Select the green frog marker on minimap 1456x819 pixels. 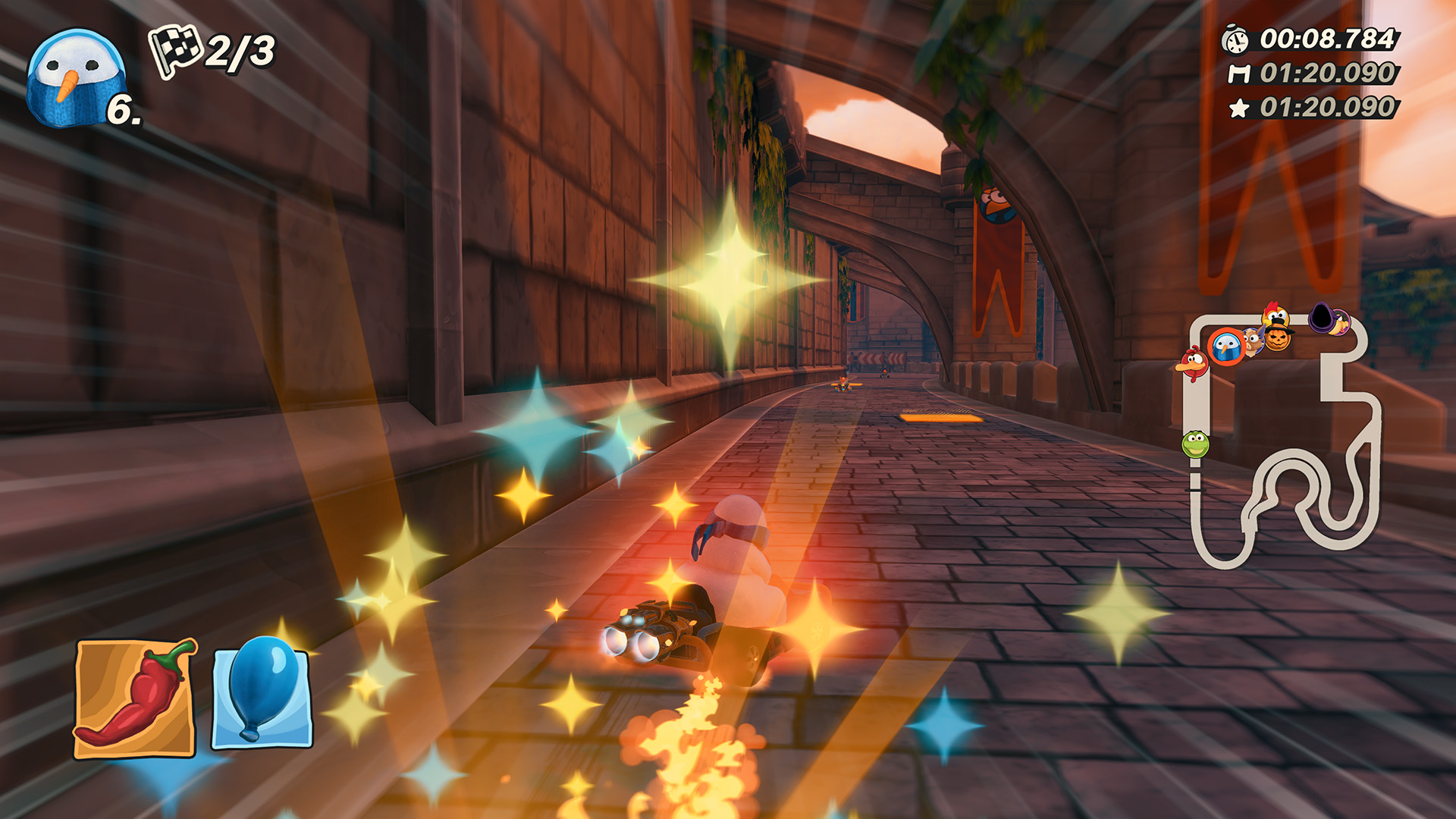tap(1195, 444)
